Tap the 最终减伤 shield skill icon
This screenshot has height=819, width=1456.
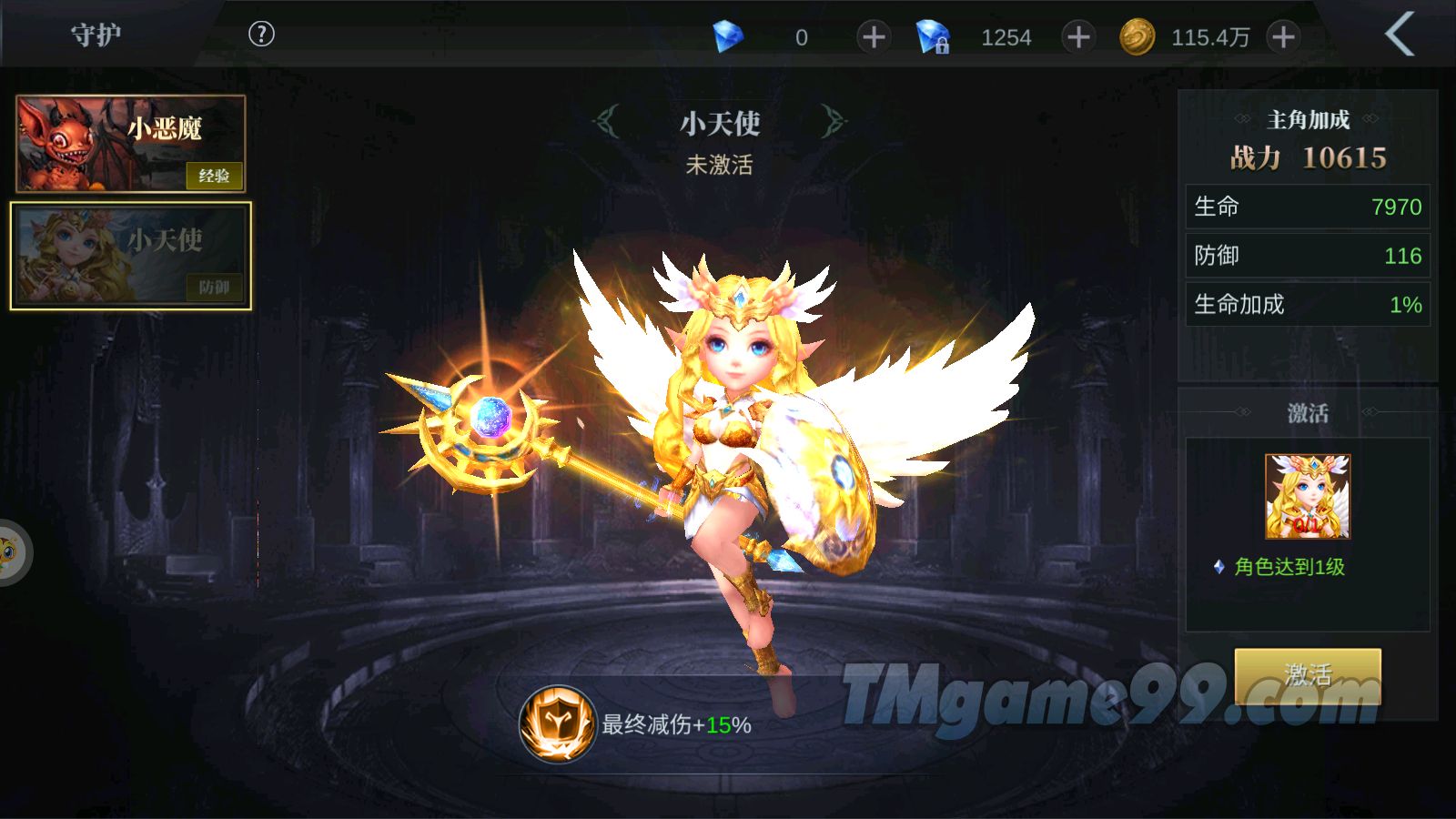tap(557, 724)
